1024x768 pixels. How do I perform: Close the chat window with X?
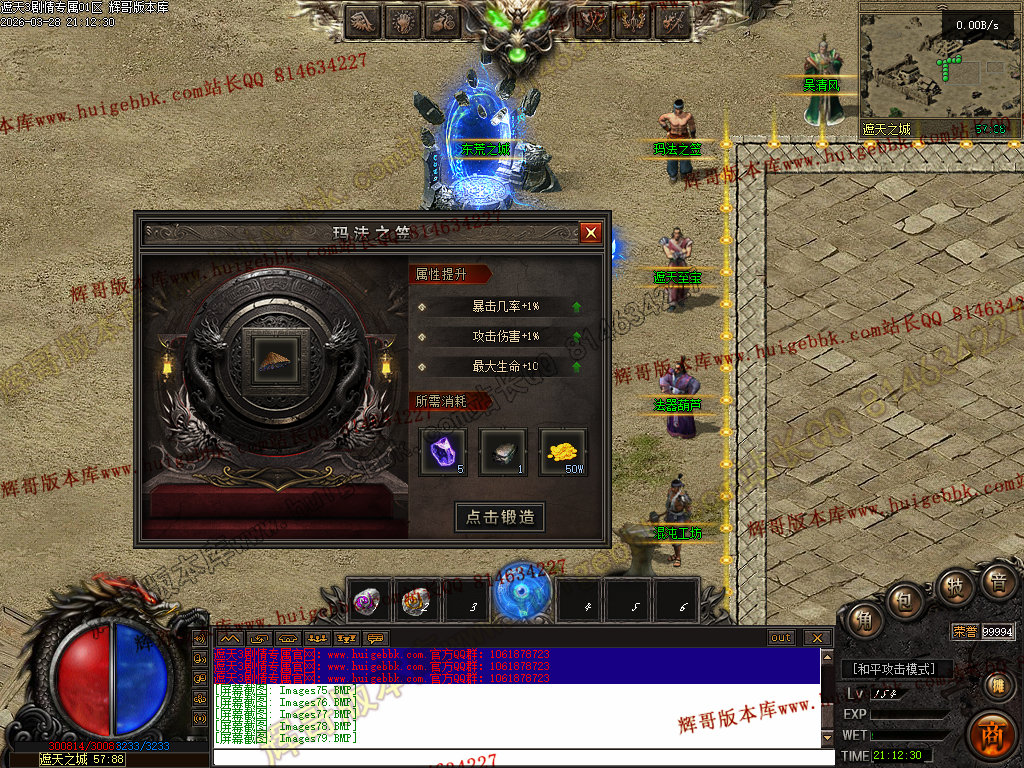817,638
